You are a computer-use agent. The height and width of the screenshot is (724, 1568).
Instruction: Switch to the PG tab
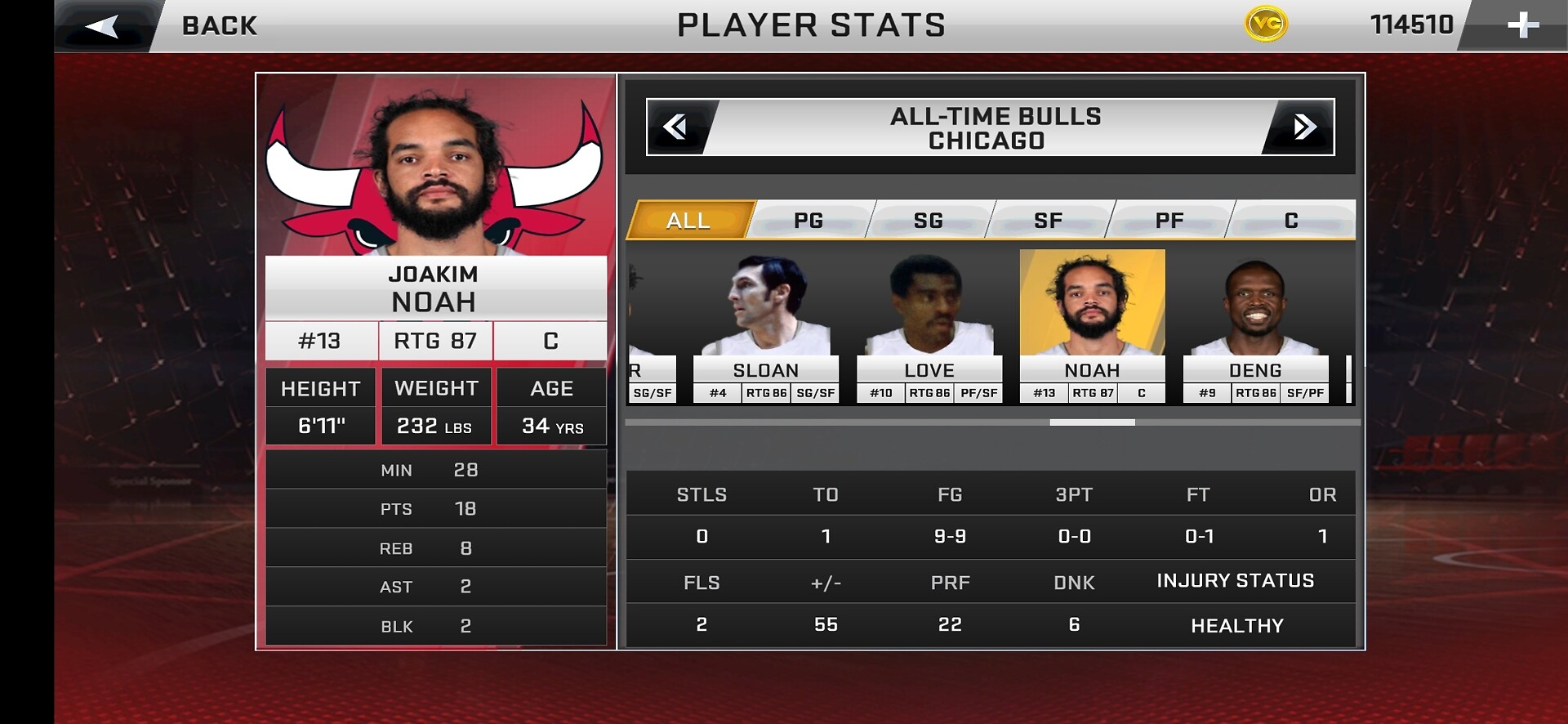point(808,220)
